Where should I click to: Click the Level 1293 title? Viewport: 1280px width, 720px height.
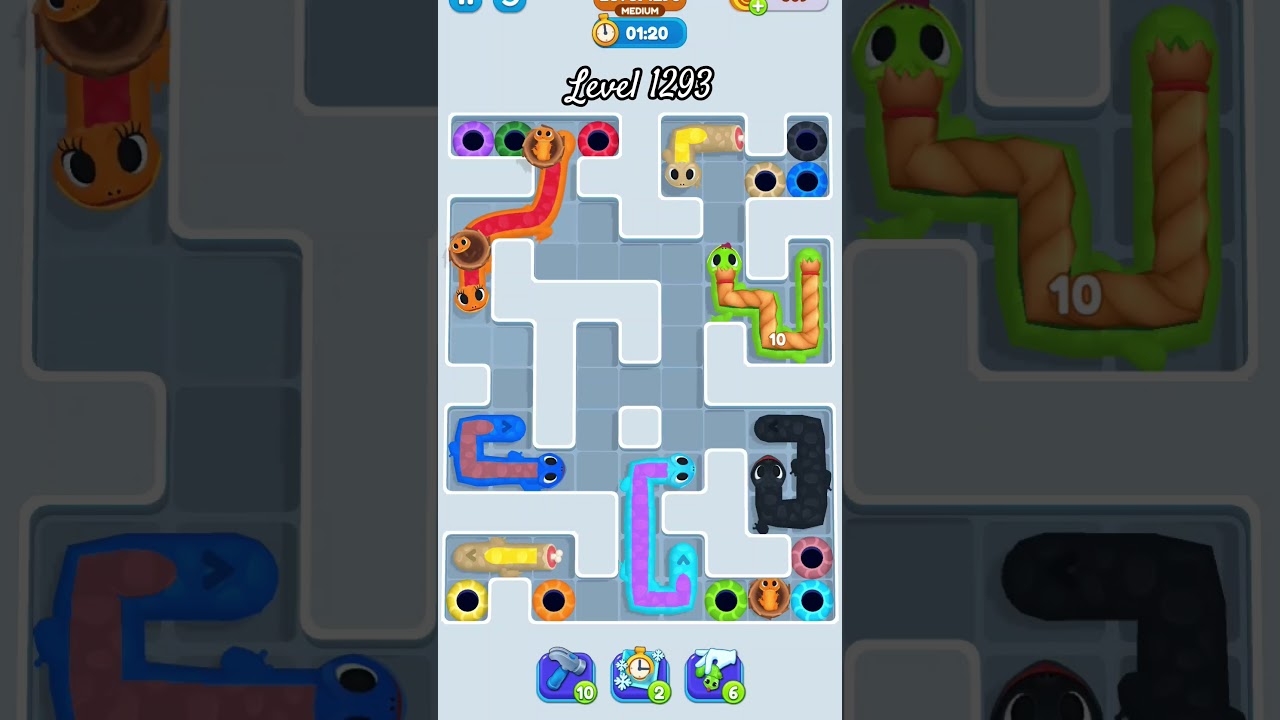click(640, 85)
